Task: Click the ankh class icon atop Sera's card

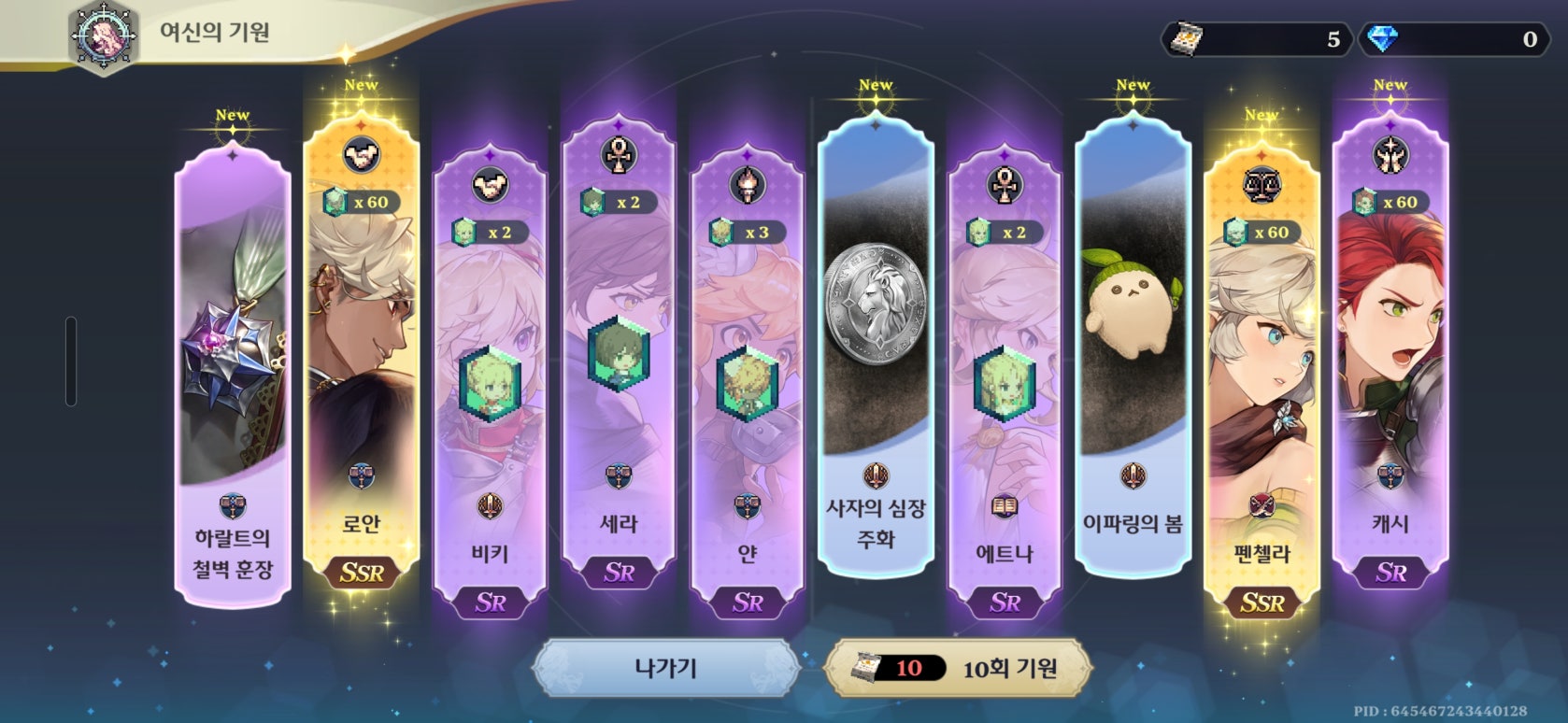Action: (x=618, y=152)
